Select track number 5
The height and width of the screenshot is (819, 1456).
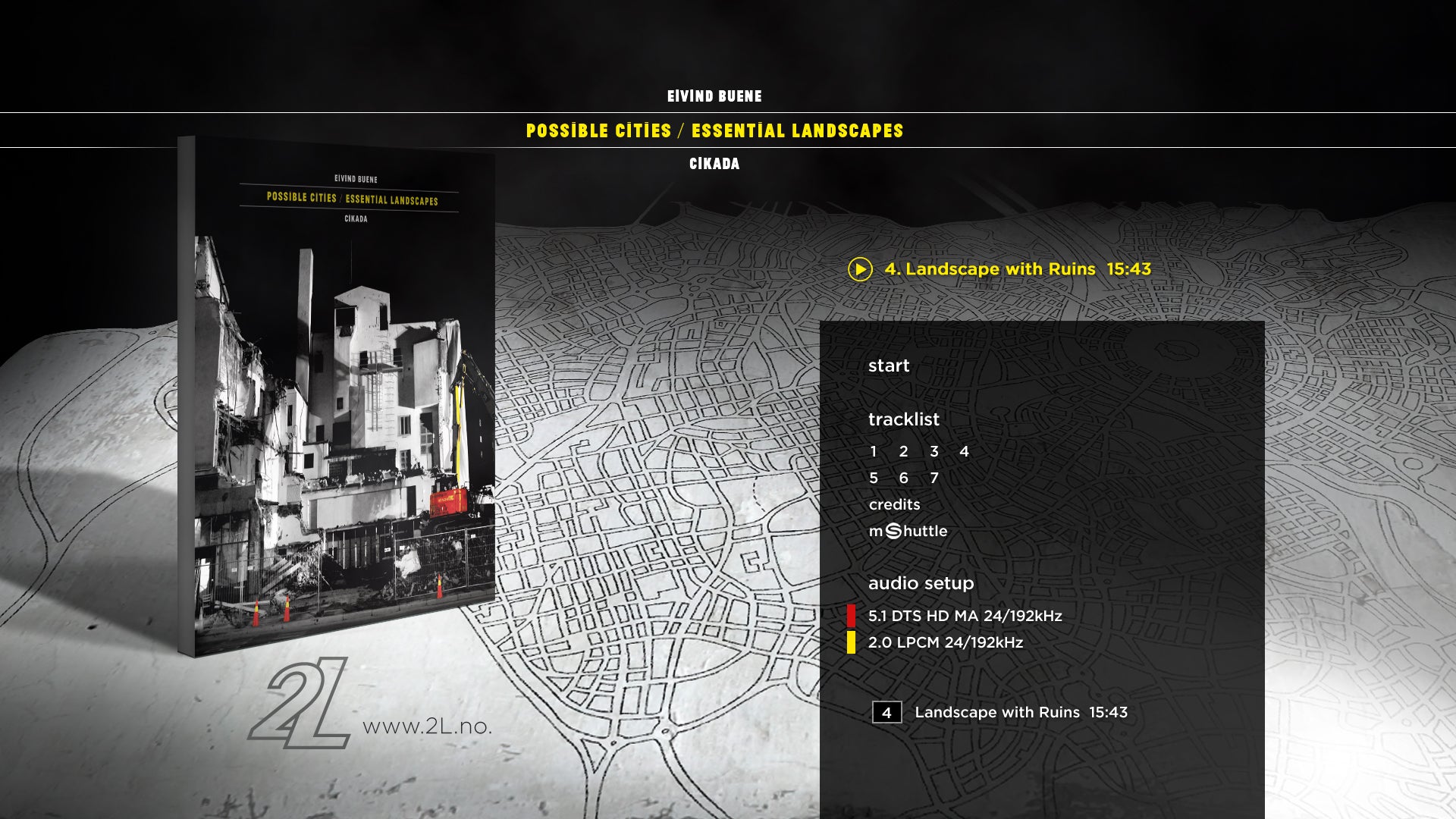(874, 479)
